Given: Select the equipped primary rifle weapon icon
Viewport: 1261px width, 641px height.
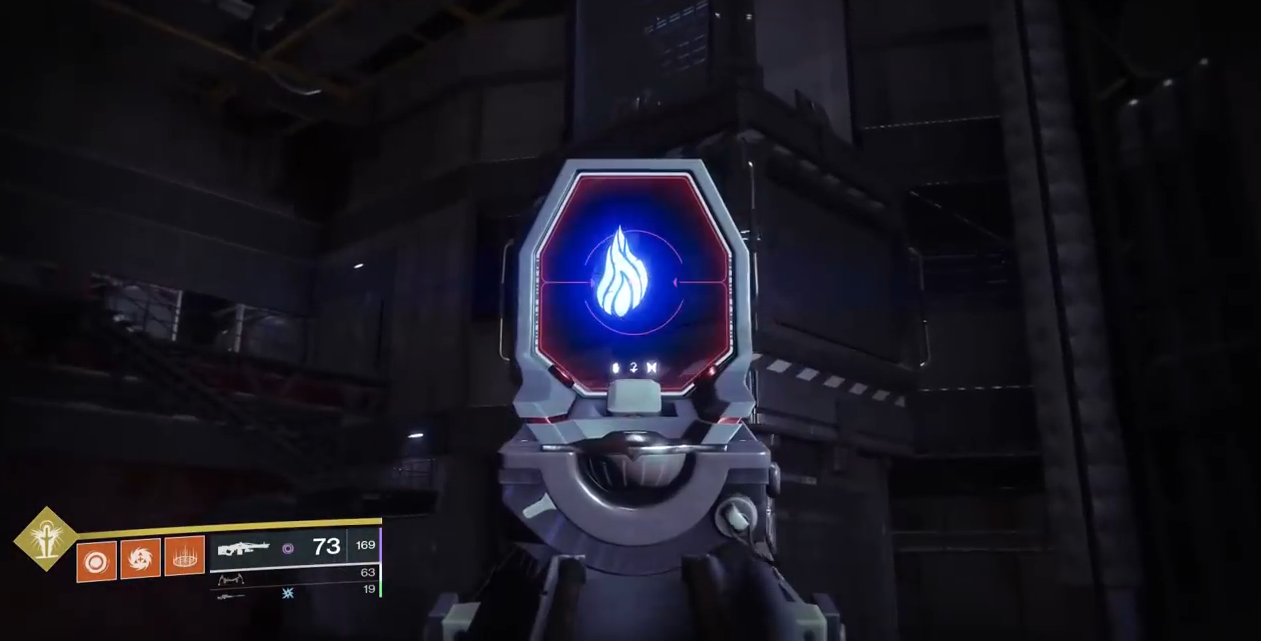Looking at the screenshot, I should (x=243, y=548).
